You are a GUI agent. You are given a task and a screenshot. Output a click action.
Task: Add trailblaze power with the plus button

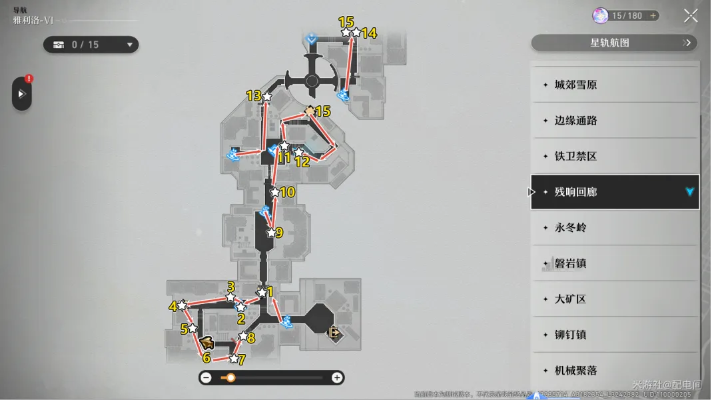point(653,15)
